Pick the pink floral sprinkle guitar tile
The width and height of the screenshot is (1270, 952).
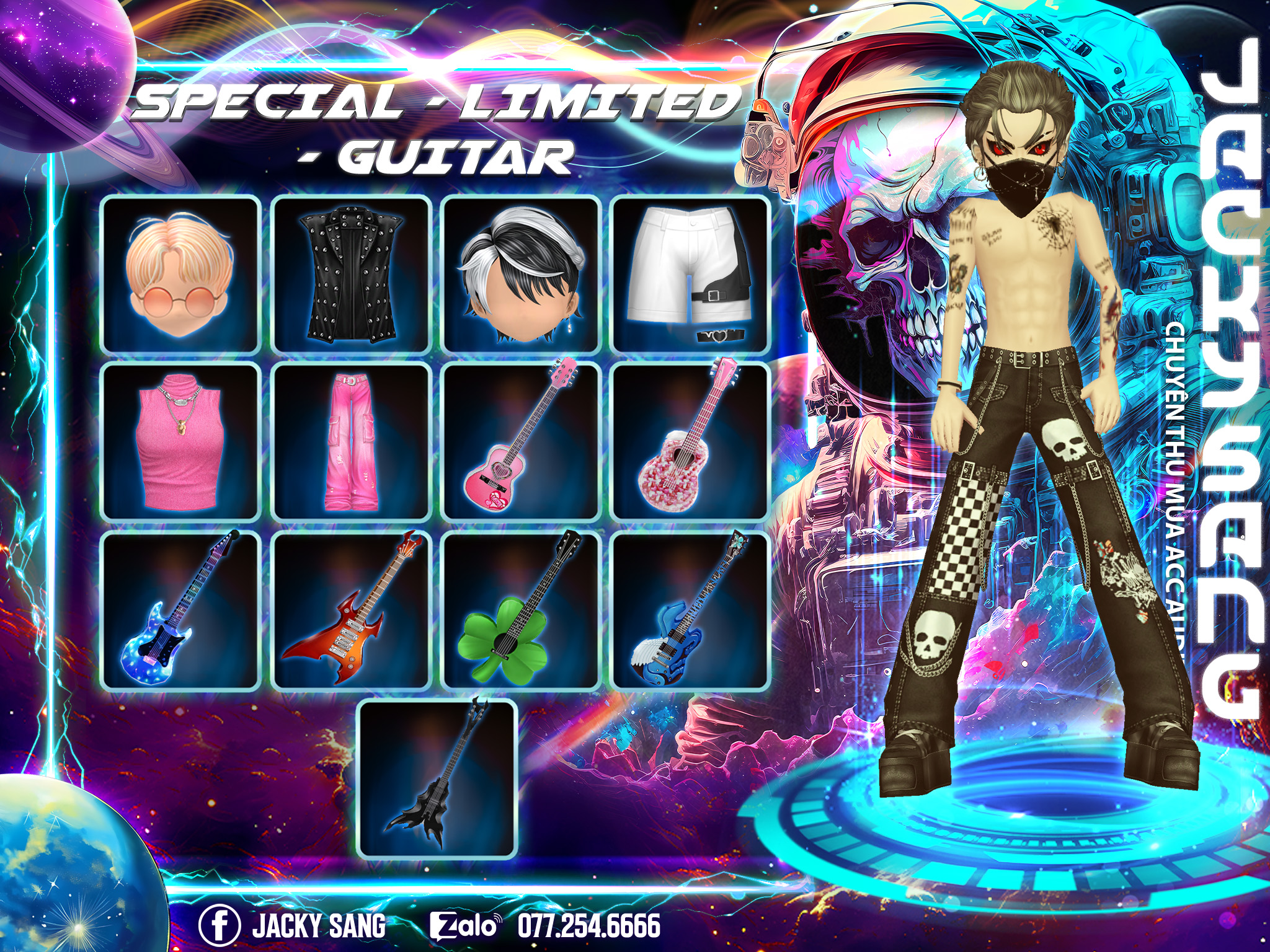point(690,442)
